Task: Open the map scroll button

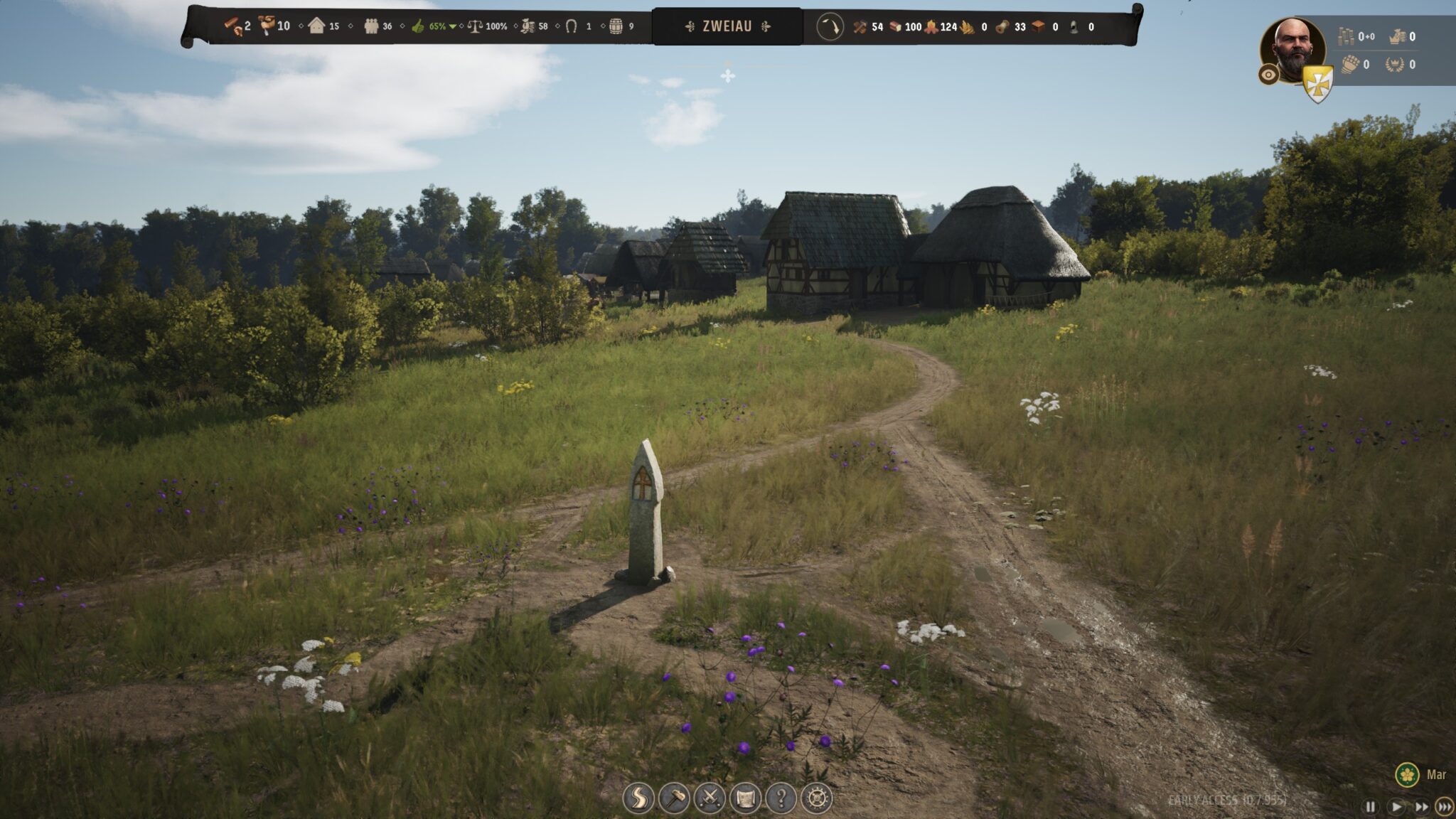Action: coord(744,798)
